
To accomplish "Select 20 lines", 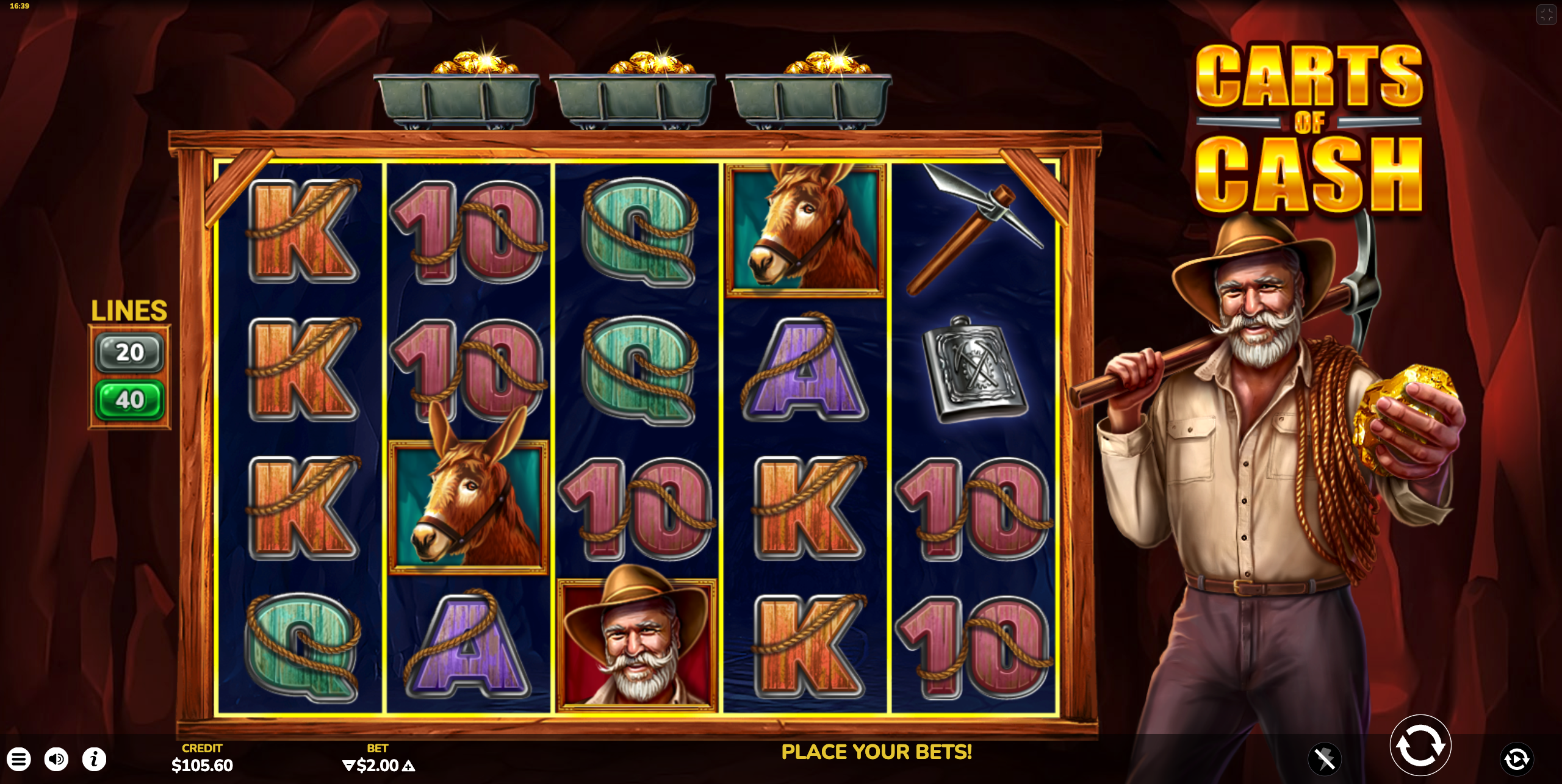I will [x=129, y=353].
